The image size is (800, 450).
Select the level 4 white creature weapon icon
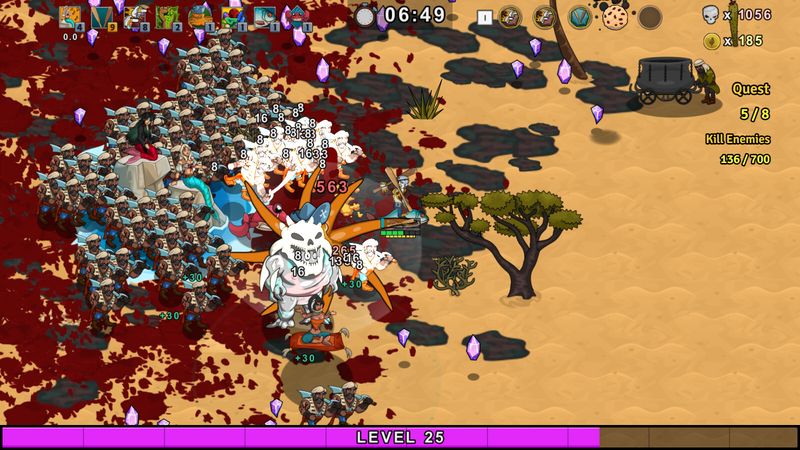tap(70, 17)
